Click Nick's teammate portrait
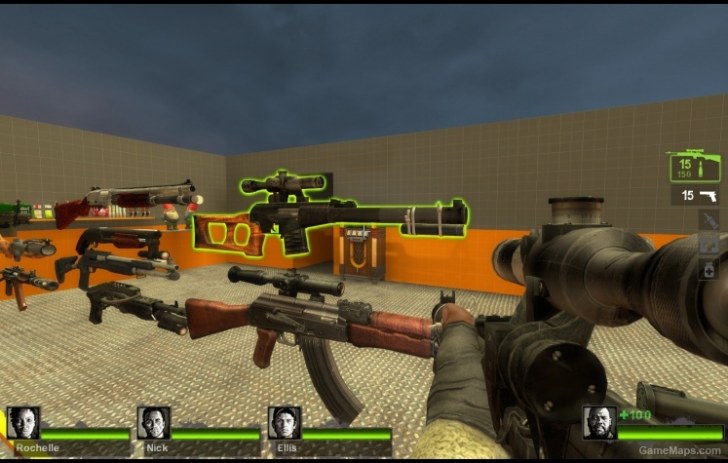Viewport: 728px width, 463px height. click(153, 422)
